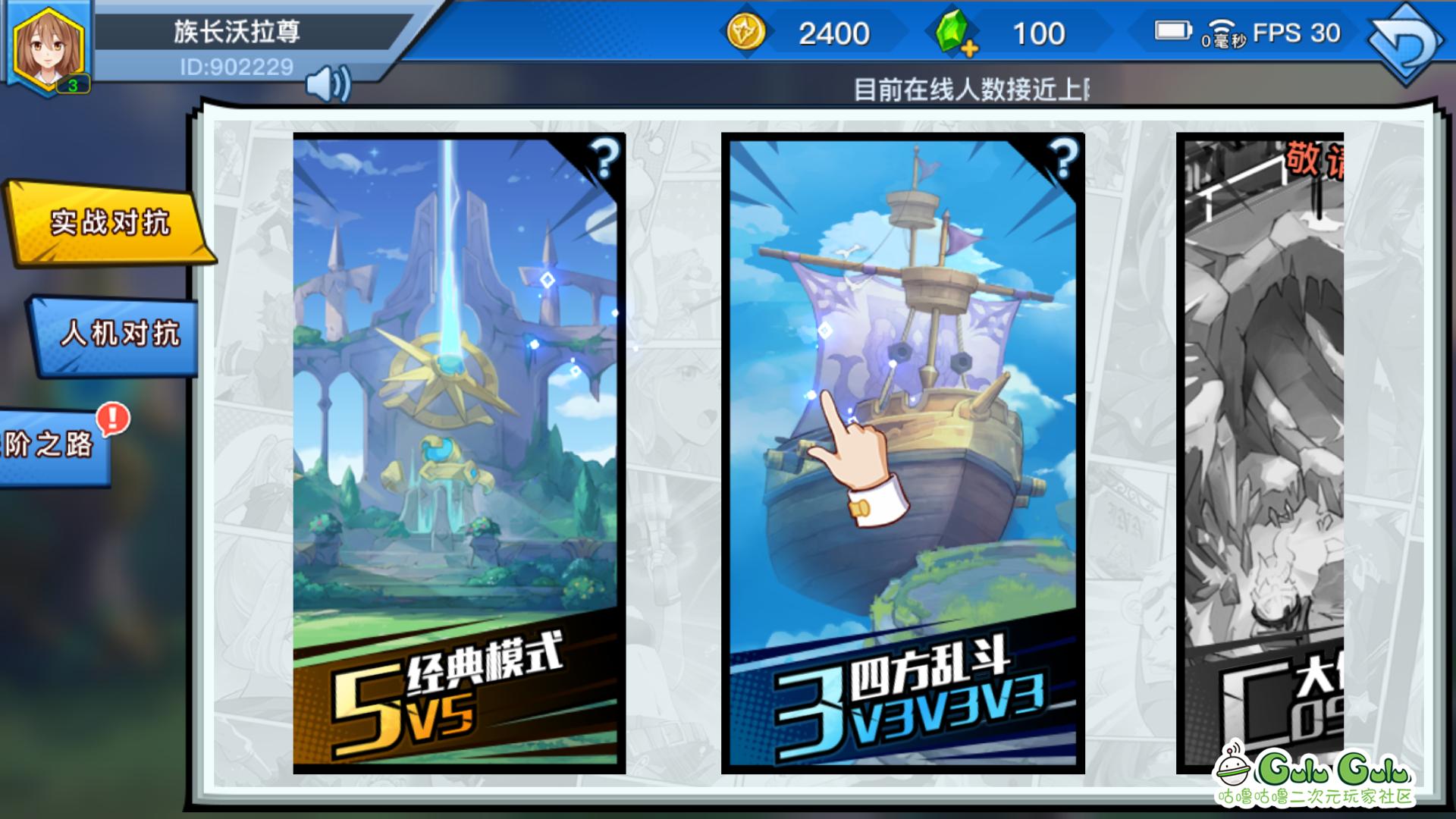Switch to the 人机对抗 tab
This screenshot has width=1456, height=819.
114,334
